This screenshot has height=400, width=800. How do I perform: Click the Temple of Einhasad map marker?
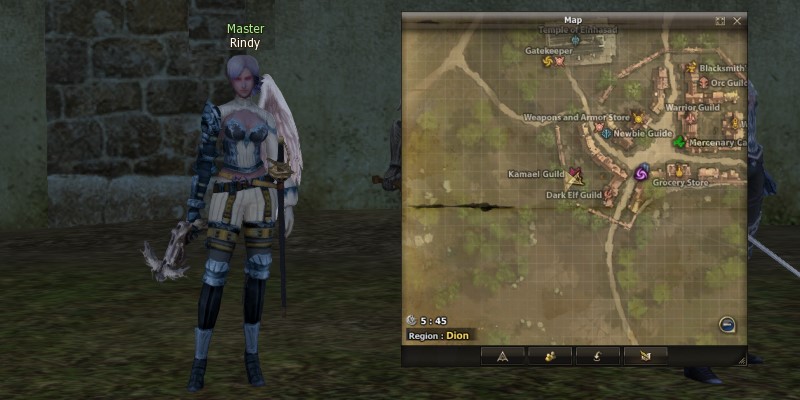pos(574,41)
